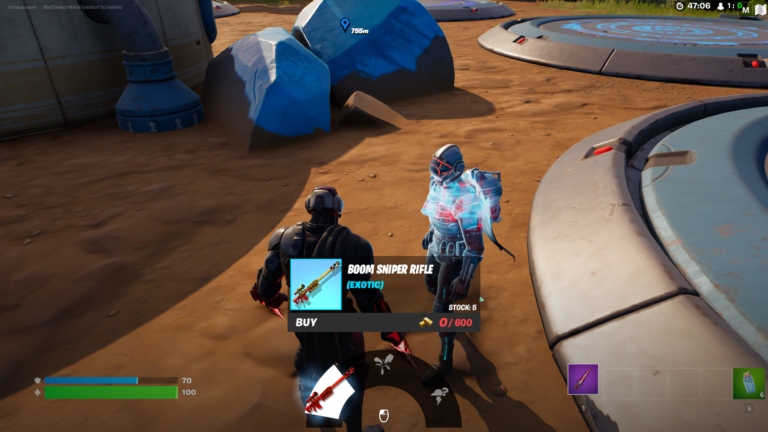Buy the Boom Sniper Rifle
768x432 pixels.
click(383, 322)
